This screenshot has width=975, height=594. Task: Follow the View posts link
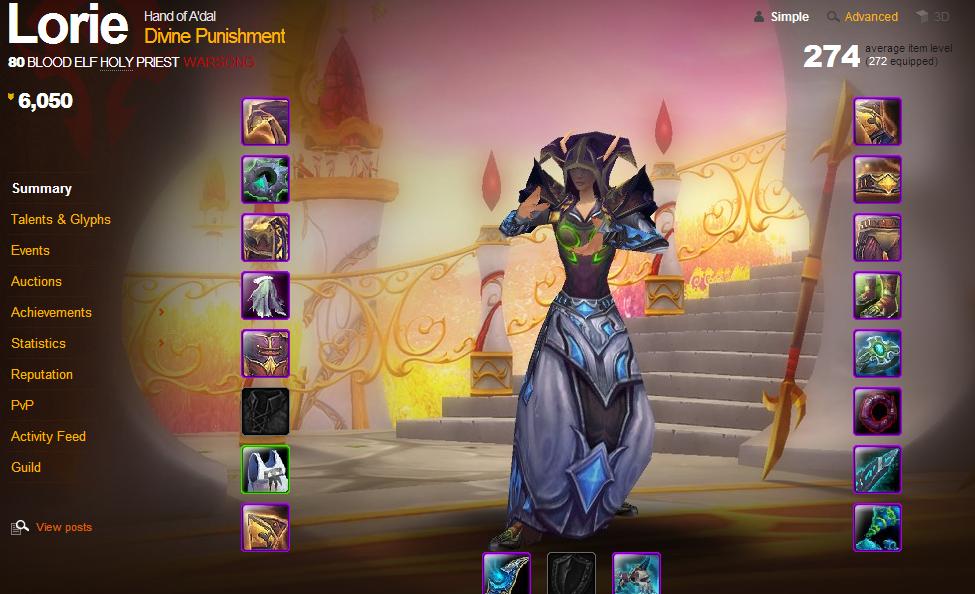point(63,527)
